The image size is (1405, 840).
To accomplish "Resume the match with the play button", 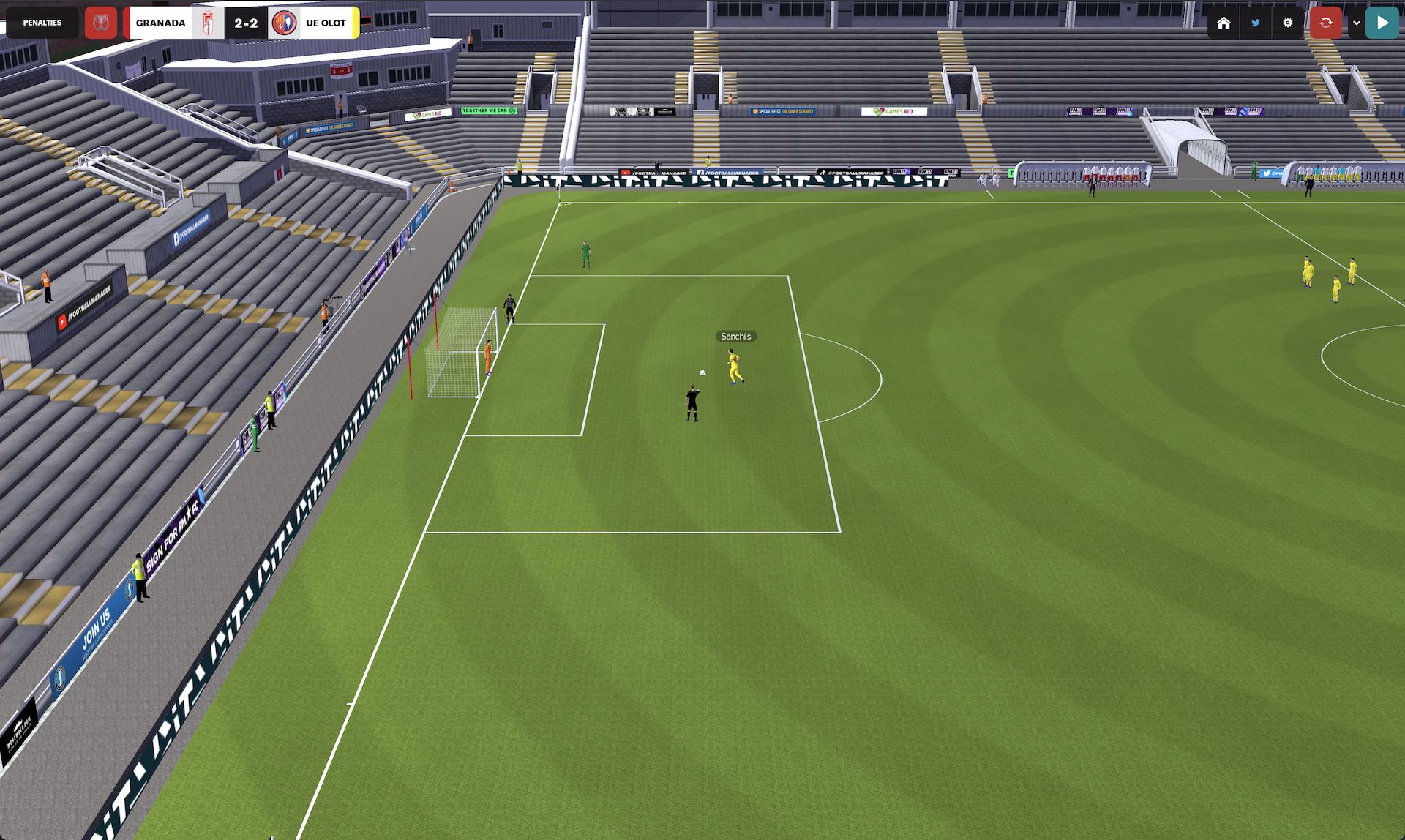I will 1382,23.
